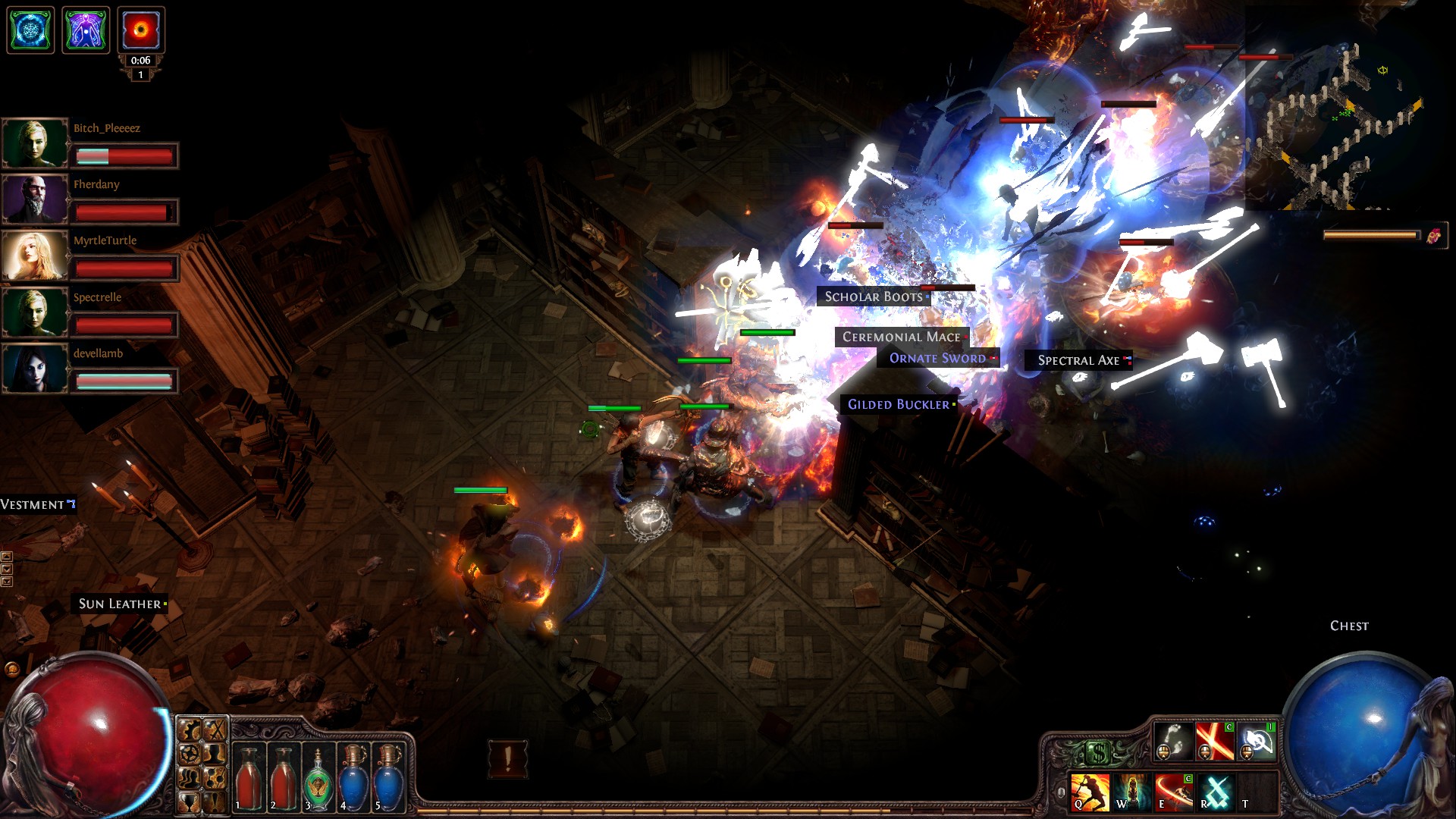1456x819 pixels.
Task: Activate the Q ground slam skill
Action: point(1090,792)
